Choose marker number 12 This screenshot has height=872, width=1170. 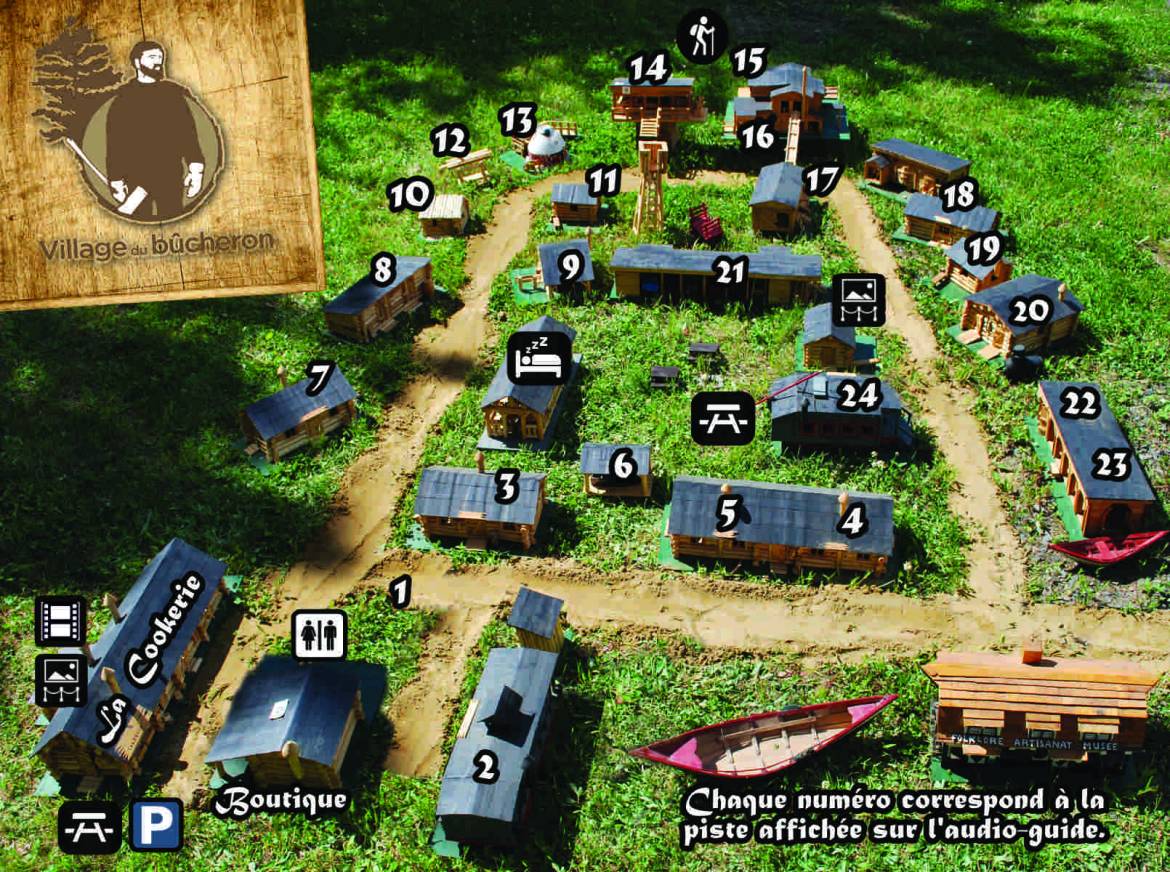coord(451,141)
